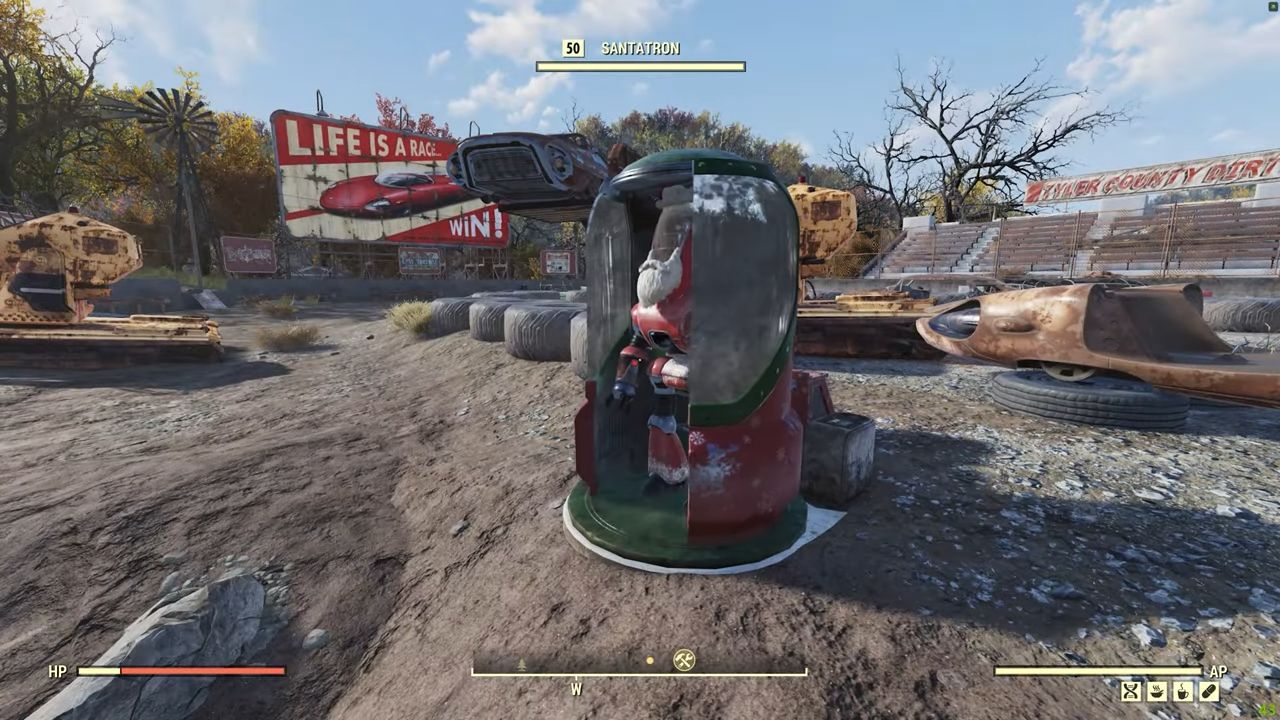
Task: Click the yellow AP bar
Action: tap(1100, 671)
